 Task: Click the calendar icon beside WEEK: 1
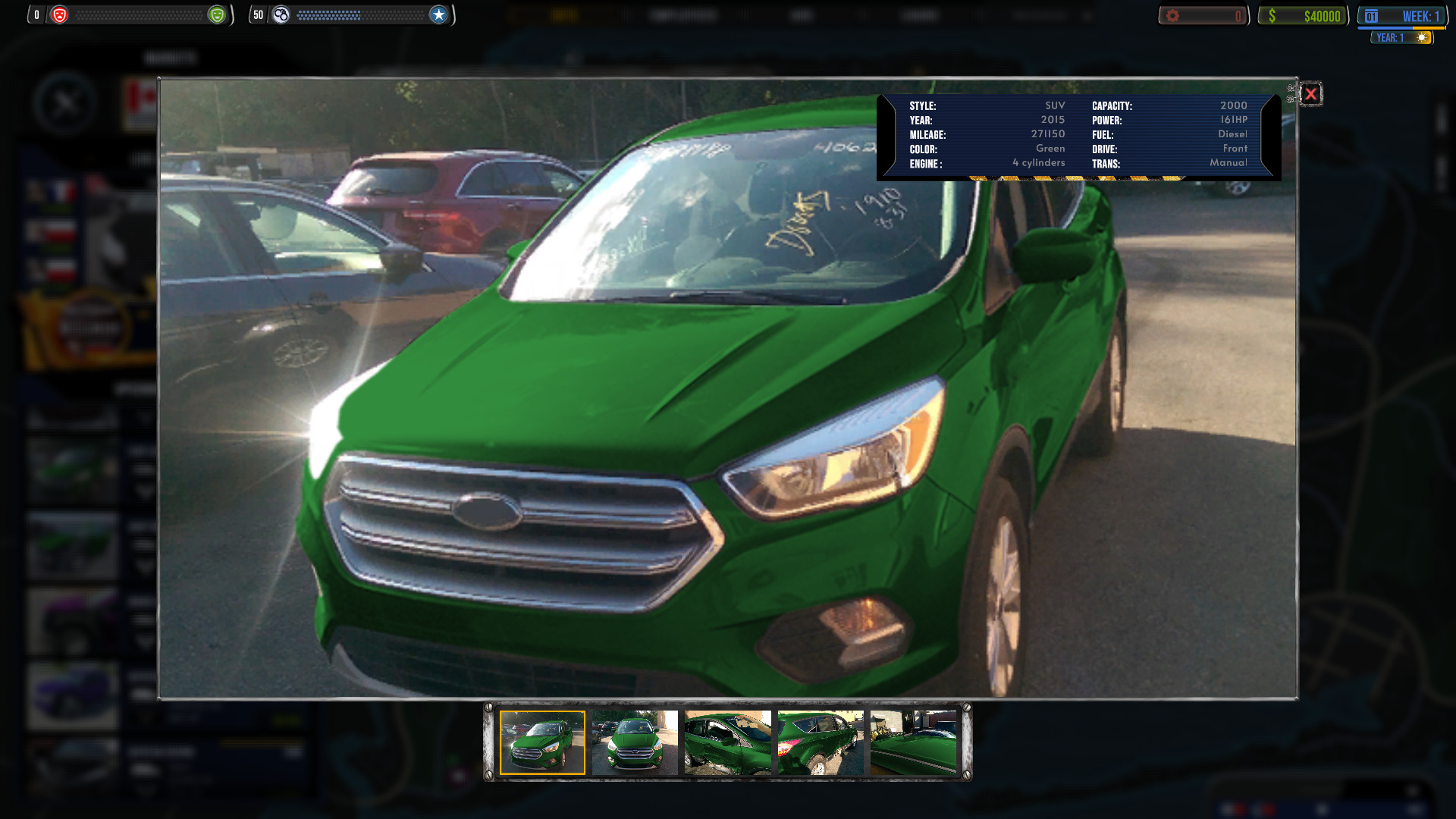click(1370, 14)
